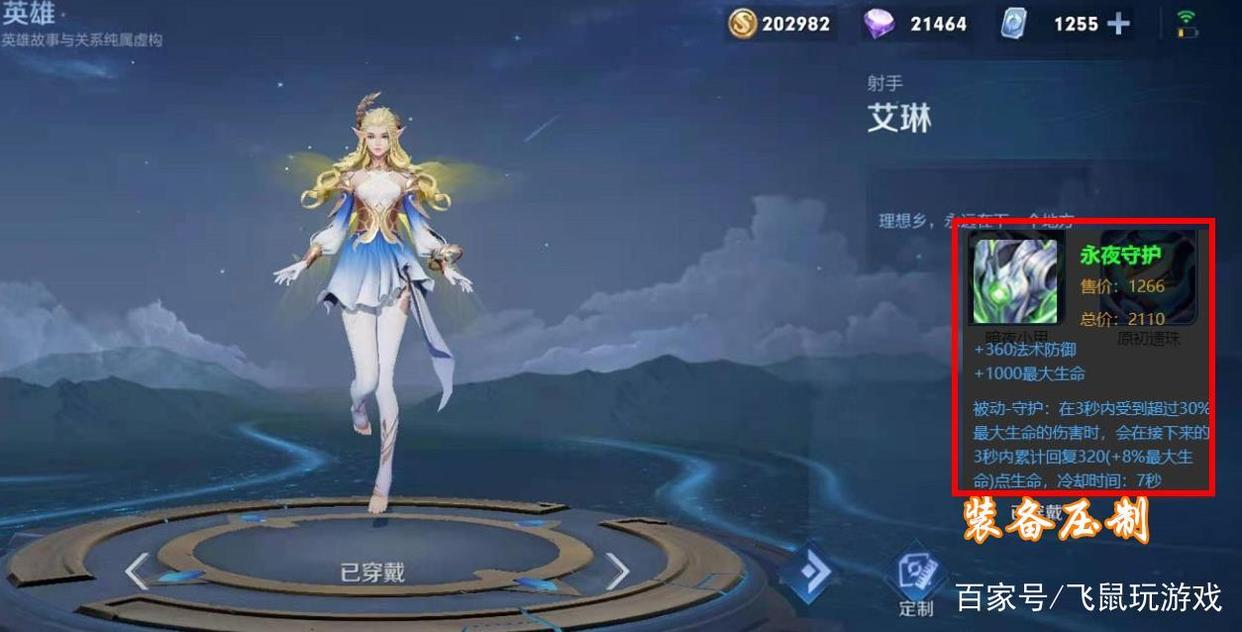Image resolution: width=1242 pixels, height=632 pixels.
Task: Click the blue ticket currency icon
Action: pos(1014,24)
